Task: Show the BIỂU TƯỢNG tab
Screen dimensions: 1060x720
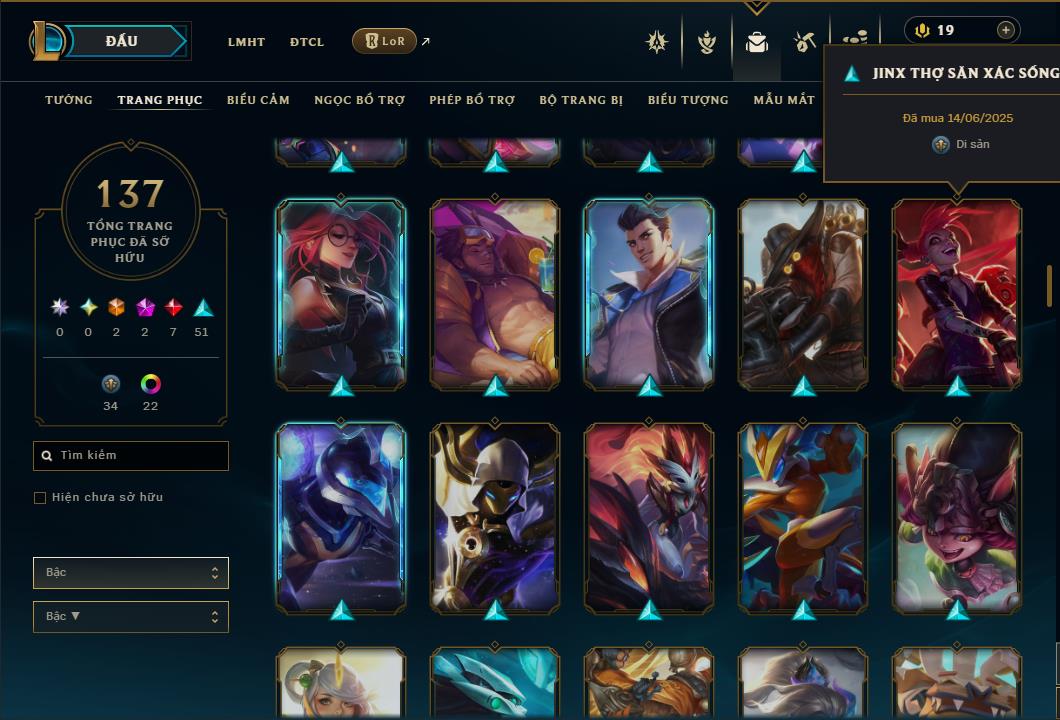Action: pyautogui.click(x=688, y=100)
